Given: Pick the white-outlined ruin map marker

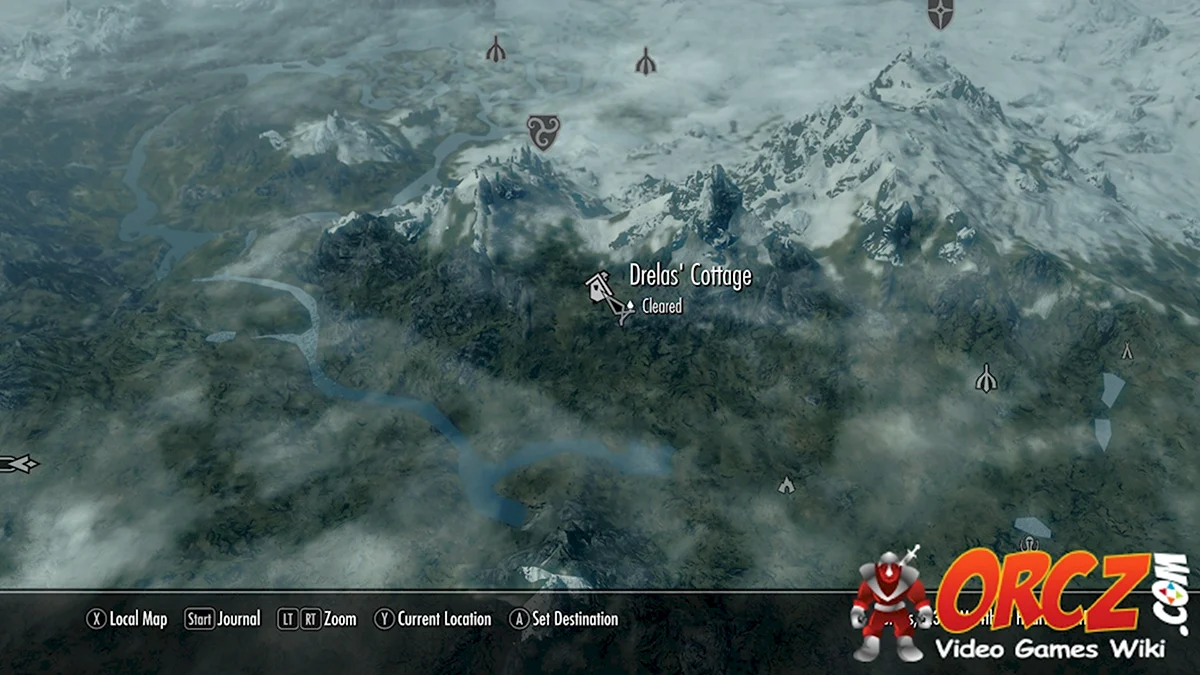Looking at the screenshot, I should point(986,378).
